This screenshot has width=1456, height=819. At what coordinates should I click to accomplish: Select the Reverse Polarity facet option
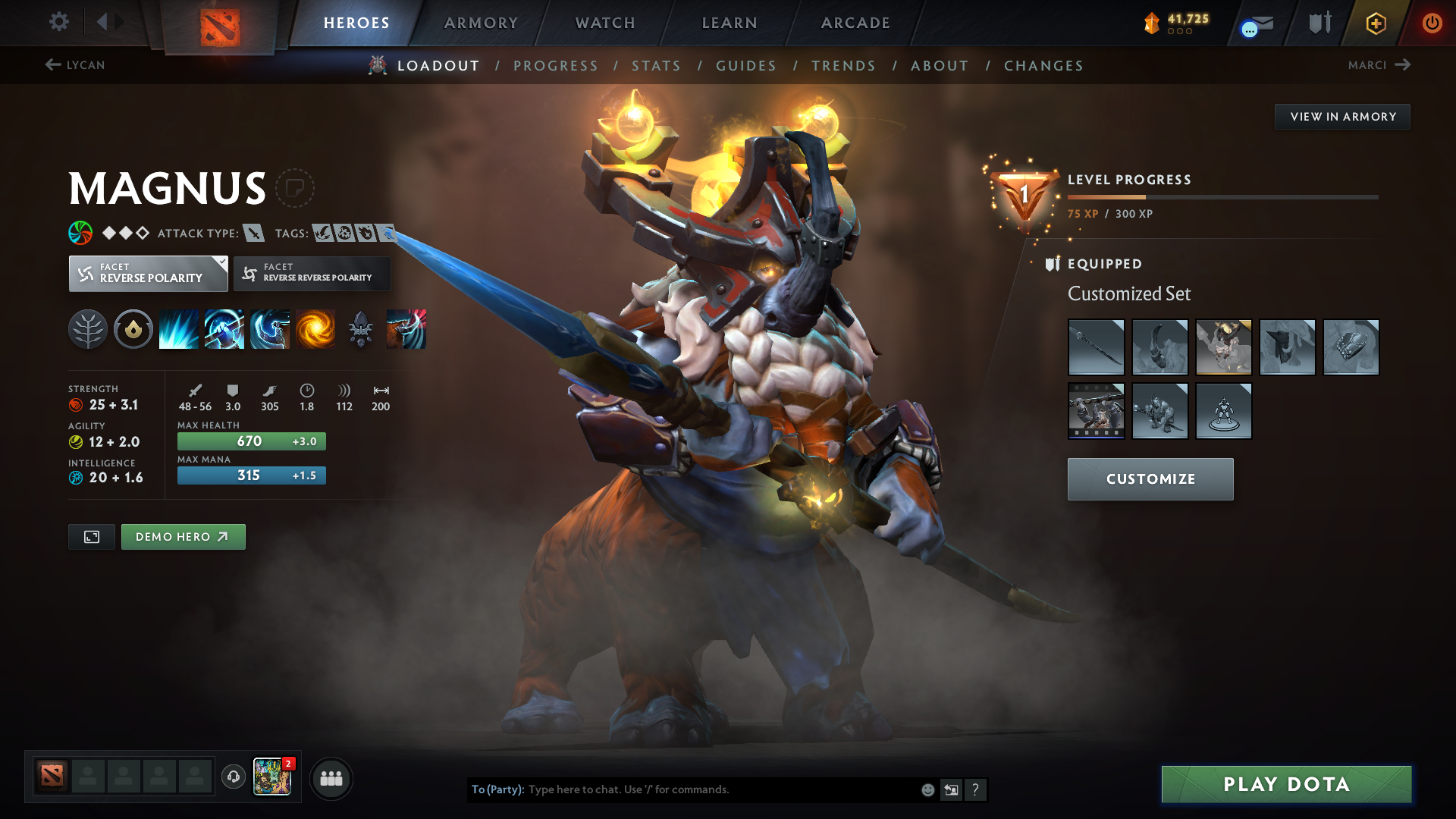tap(148, 273)
